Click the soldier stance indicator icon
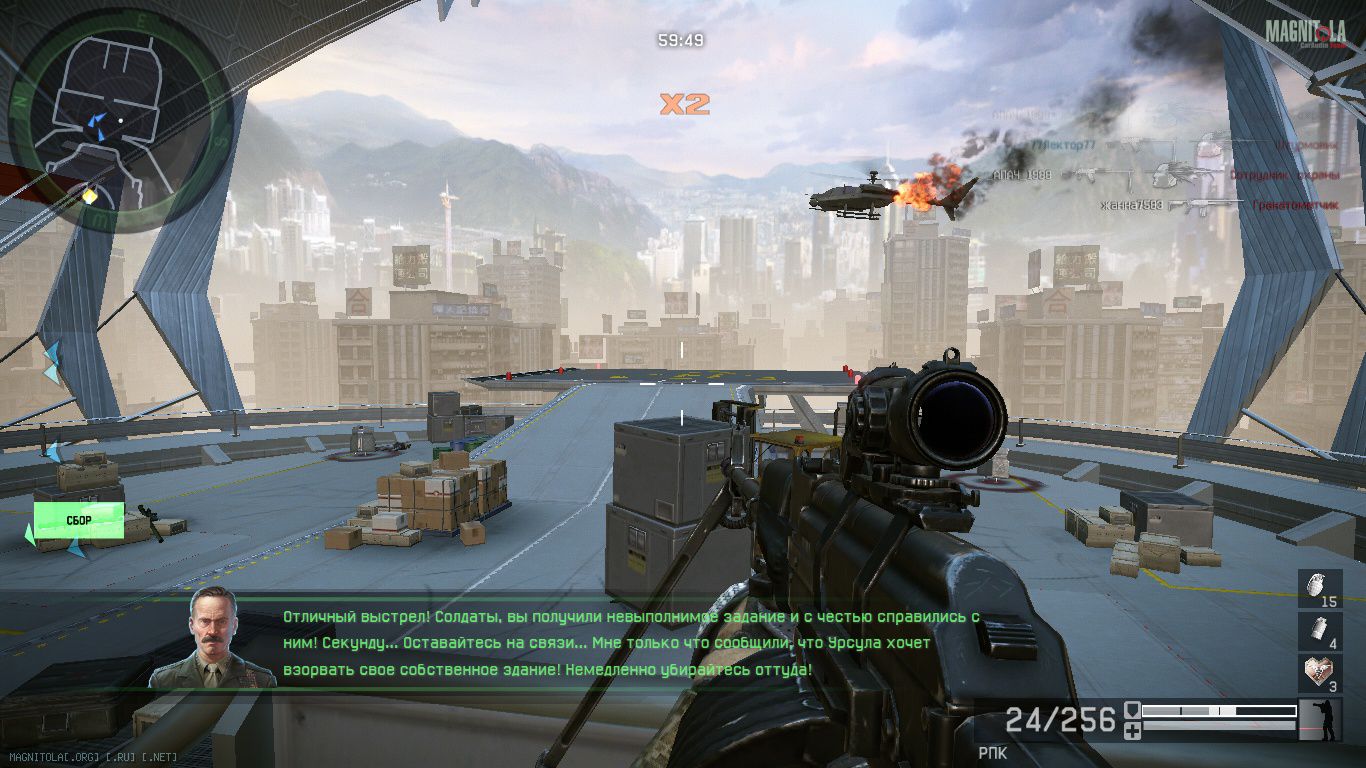The image size is (1366, 768). pyautogui.click(x=1320, y=720)
